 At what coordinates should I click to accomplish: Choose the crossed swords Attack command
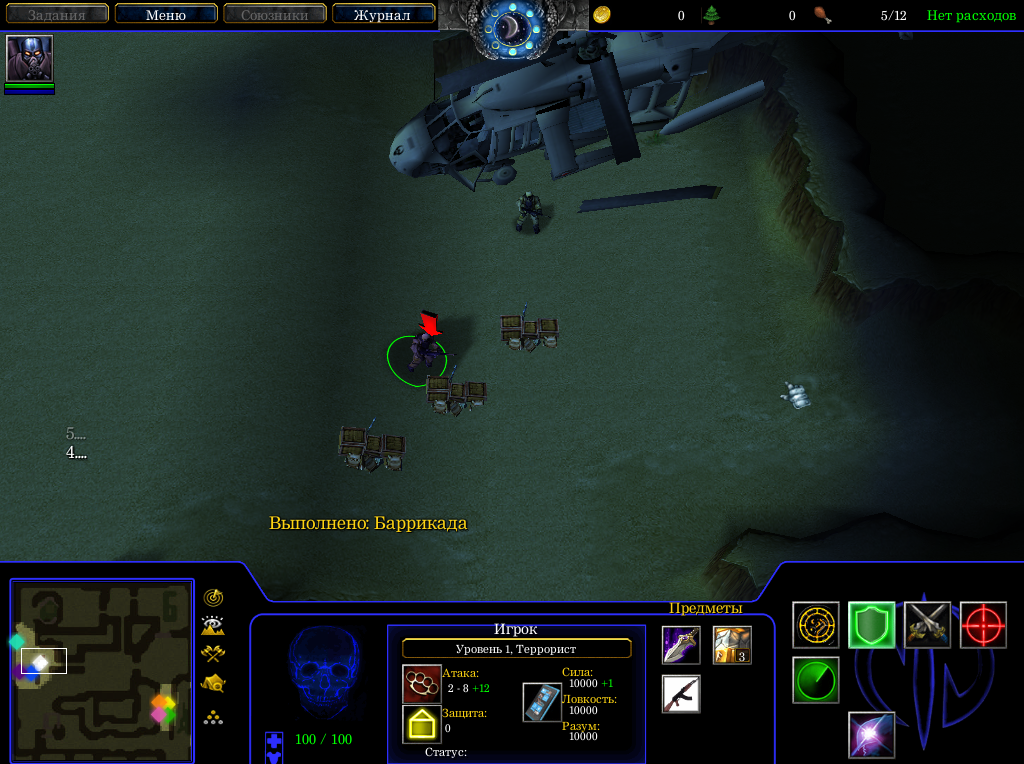(927, 625)
